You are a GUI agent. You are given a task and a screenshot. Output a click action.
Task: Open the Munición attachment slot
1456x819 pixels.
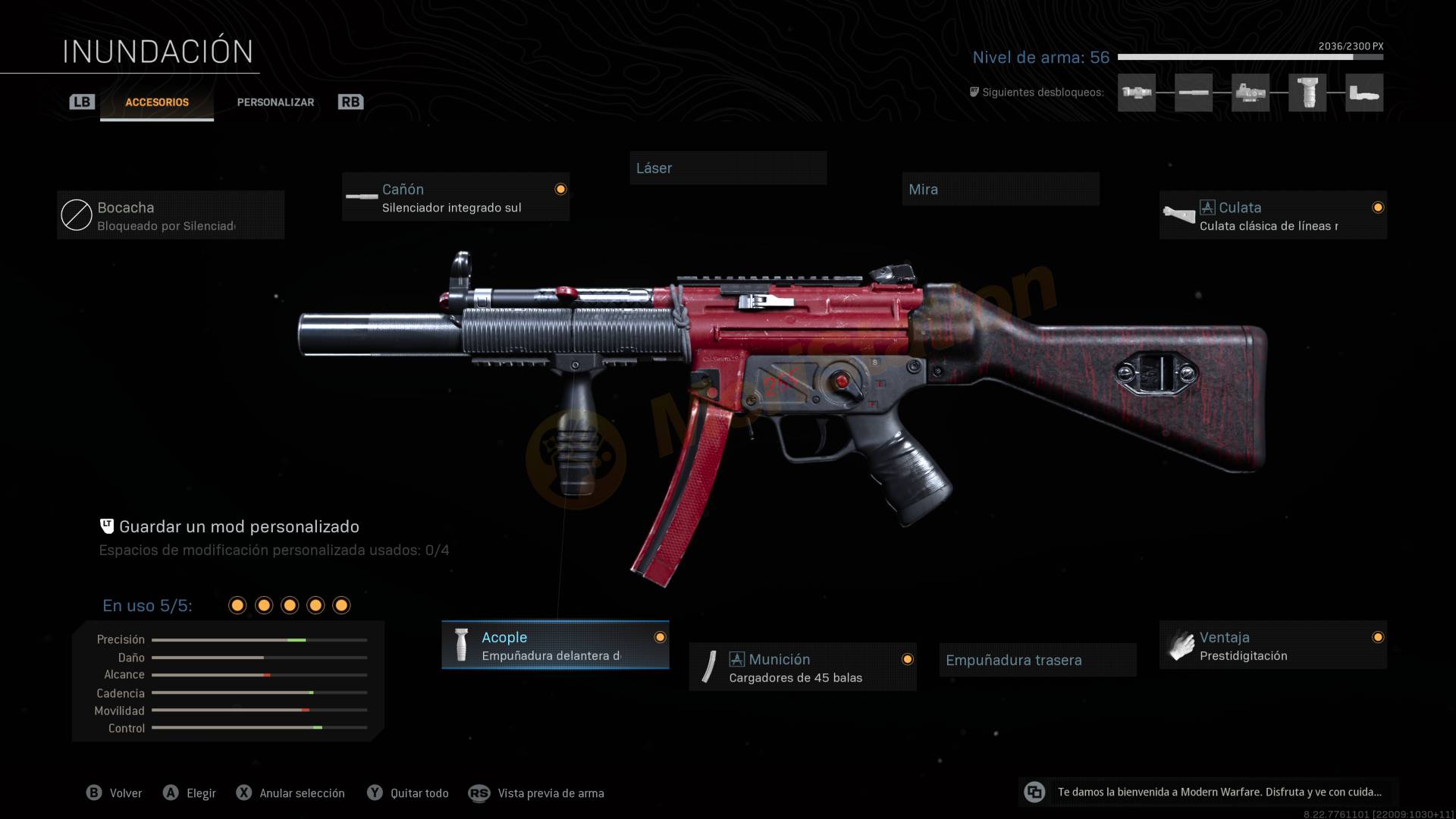[802, 667]
